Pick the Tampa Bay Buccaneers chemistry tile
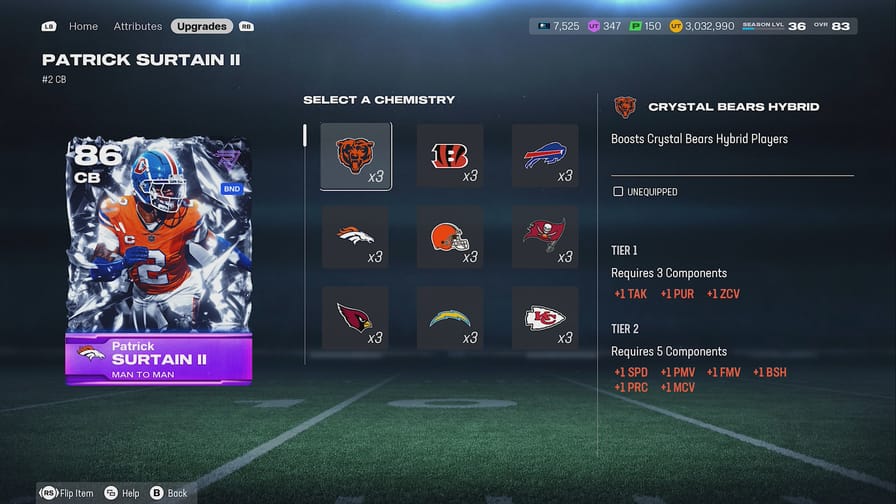This screenshot has height=504, width=896. click(545, 237)
